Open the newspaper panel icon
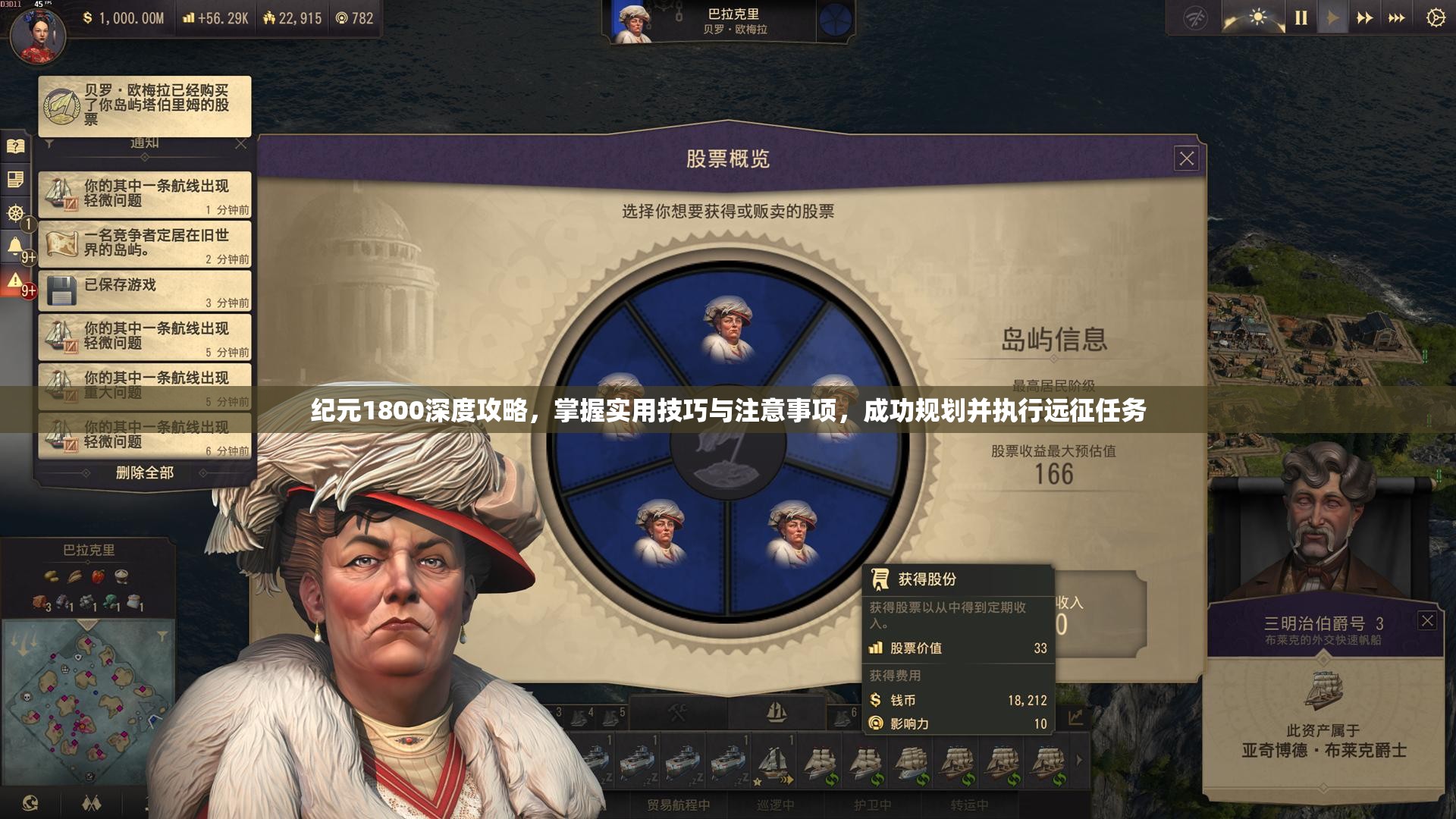 [x=17, y=180]
